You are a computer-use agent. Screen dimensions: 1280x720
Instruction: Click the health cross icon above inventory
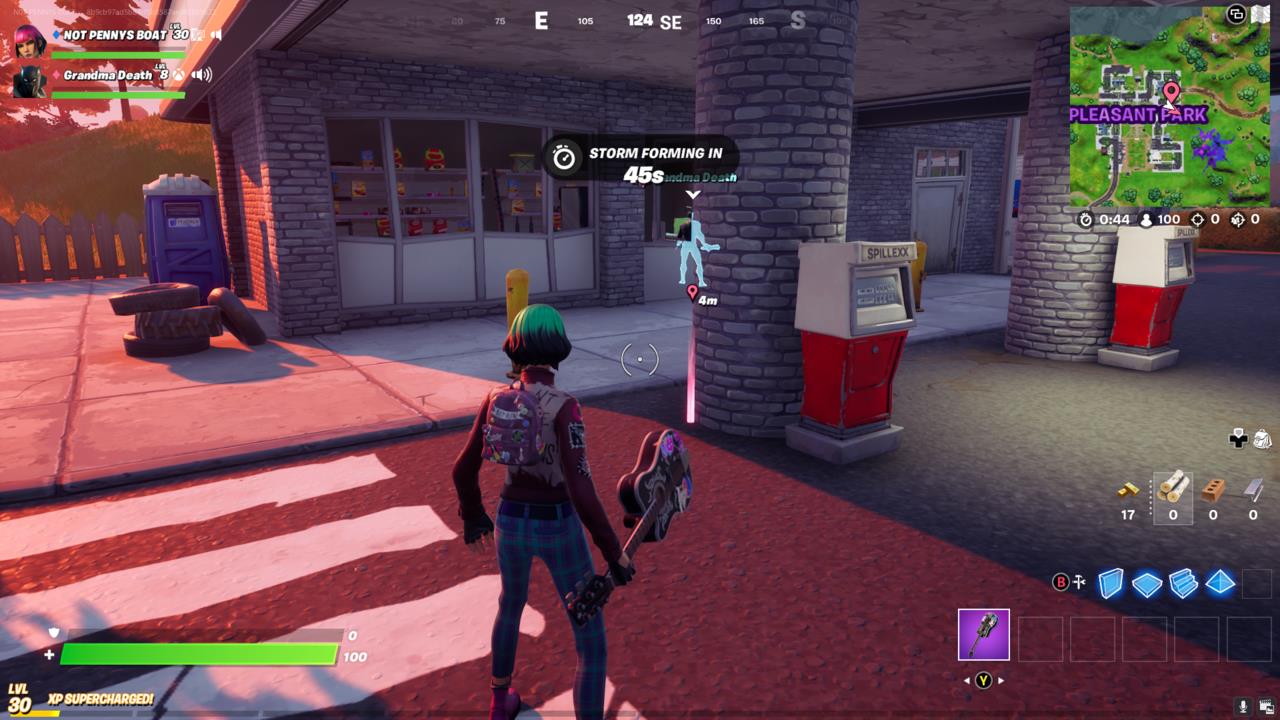[x=1238, y=440]
